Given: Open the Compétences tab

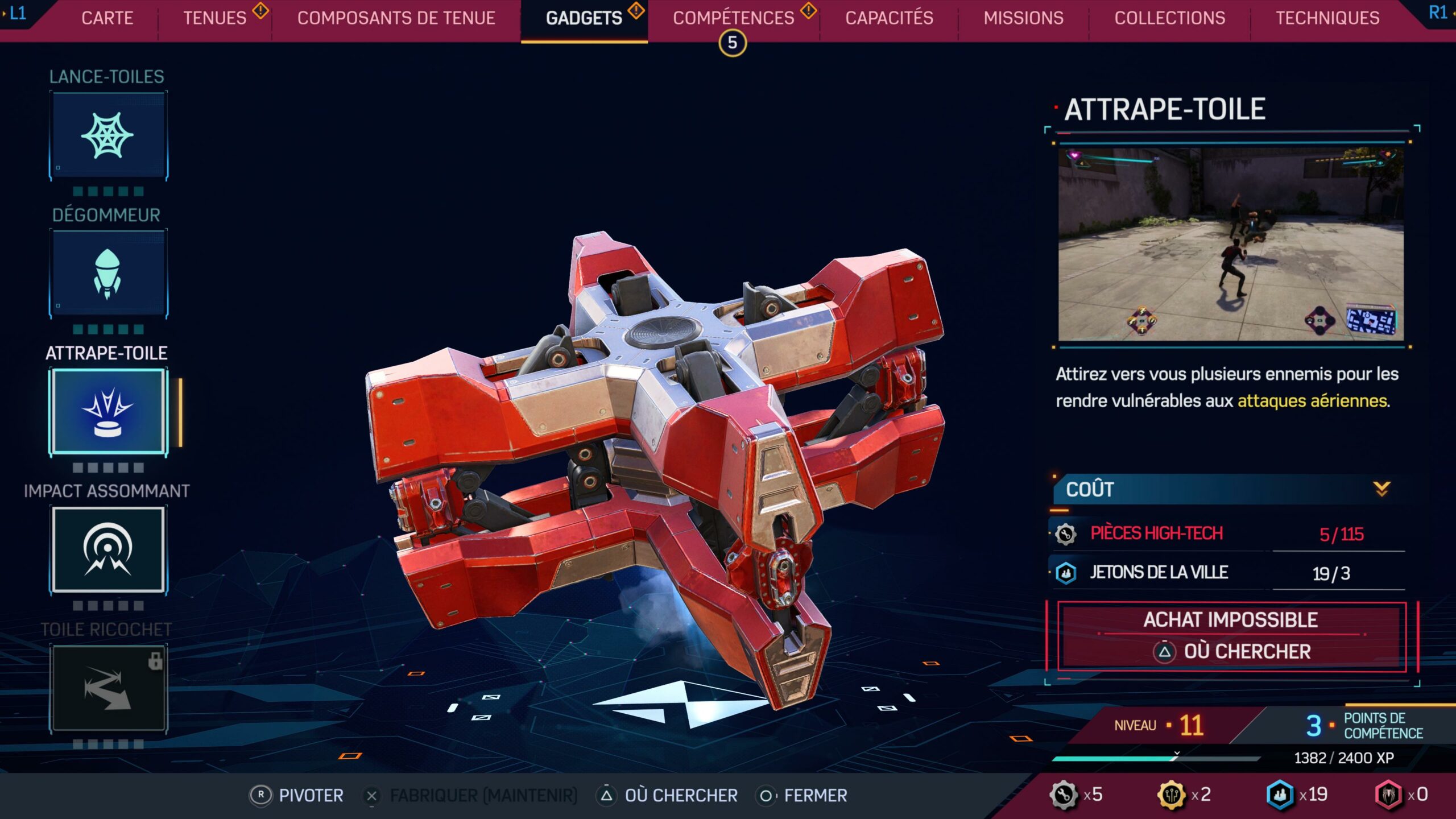Looking at the screenshot, I should 733,18.
